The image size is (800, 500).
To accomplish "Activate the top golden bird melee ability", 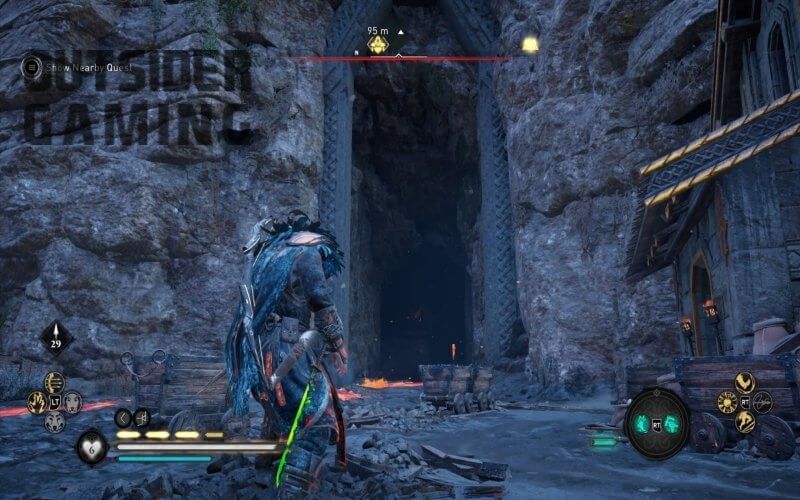I will click(744, 382).
